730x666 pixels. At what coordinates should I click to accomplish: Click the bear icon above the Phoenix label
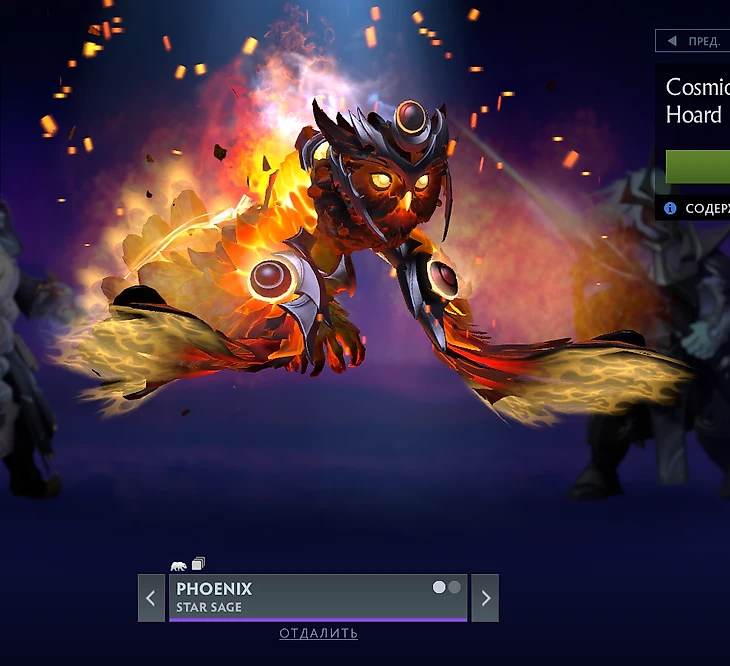pos(179,565)
